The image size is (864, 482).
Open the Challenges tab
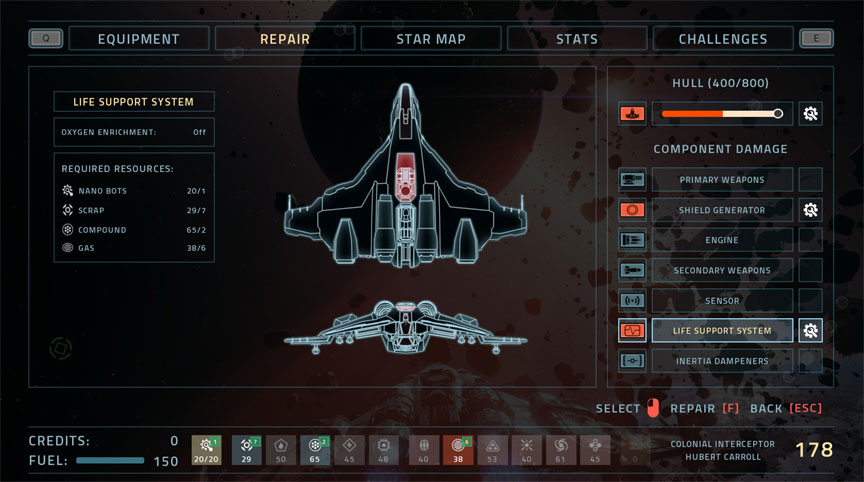click(722, 39)
